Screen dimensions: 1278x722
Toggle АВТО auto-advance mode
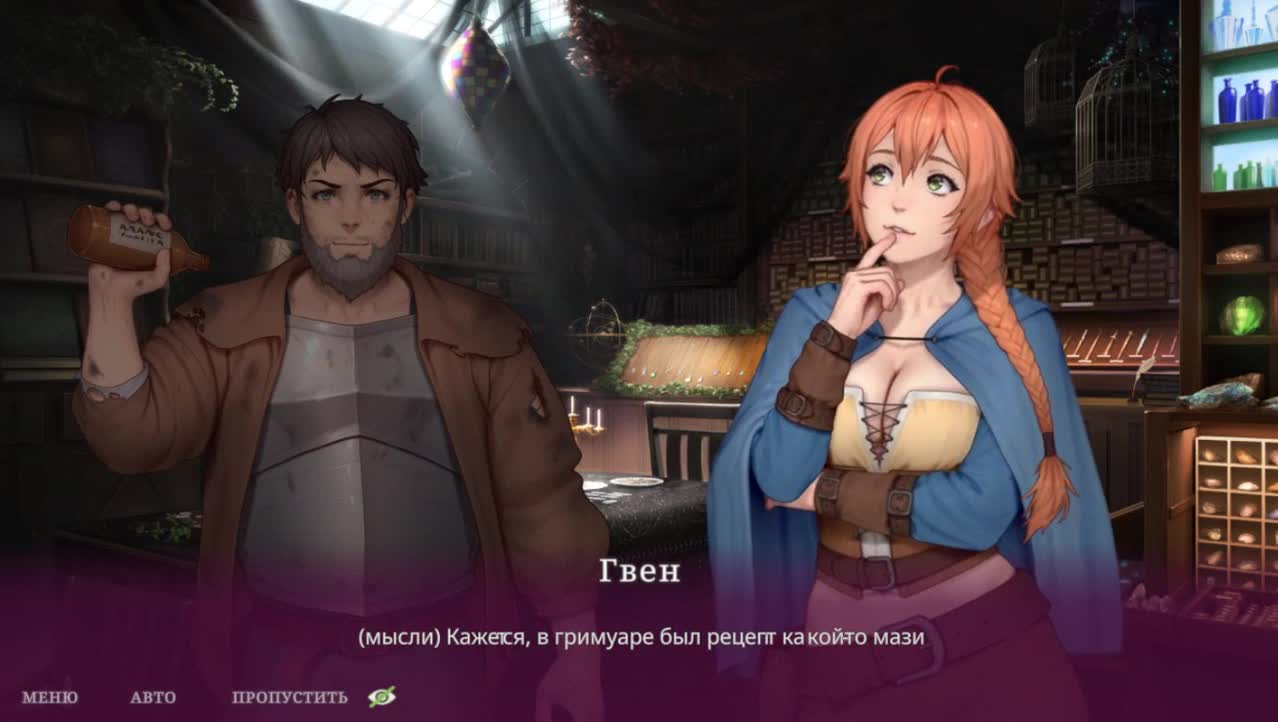tap(153, 698)
